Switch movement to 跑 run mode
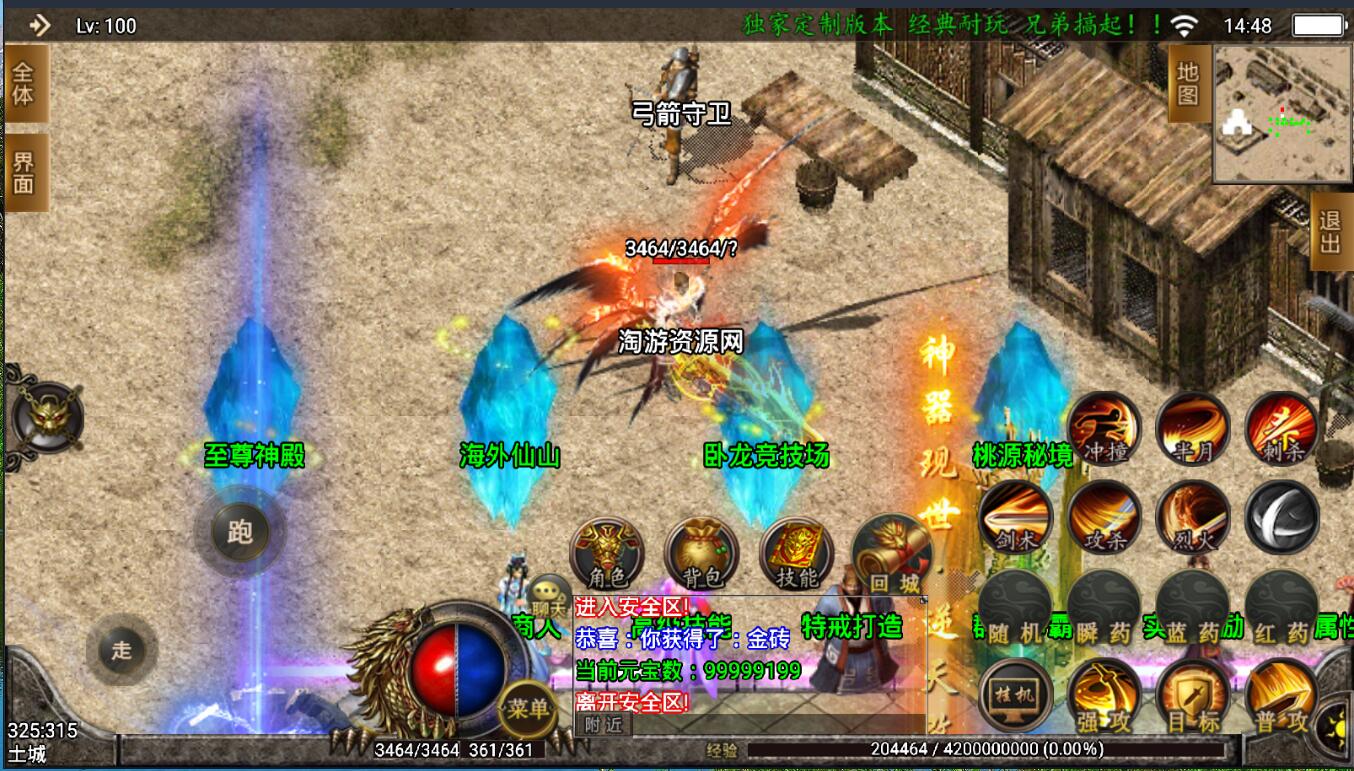 (x=240, y=531)
